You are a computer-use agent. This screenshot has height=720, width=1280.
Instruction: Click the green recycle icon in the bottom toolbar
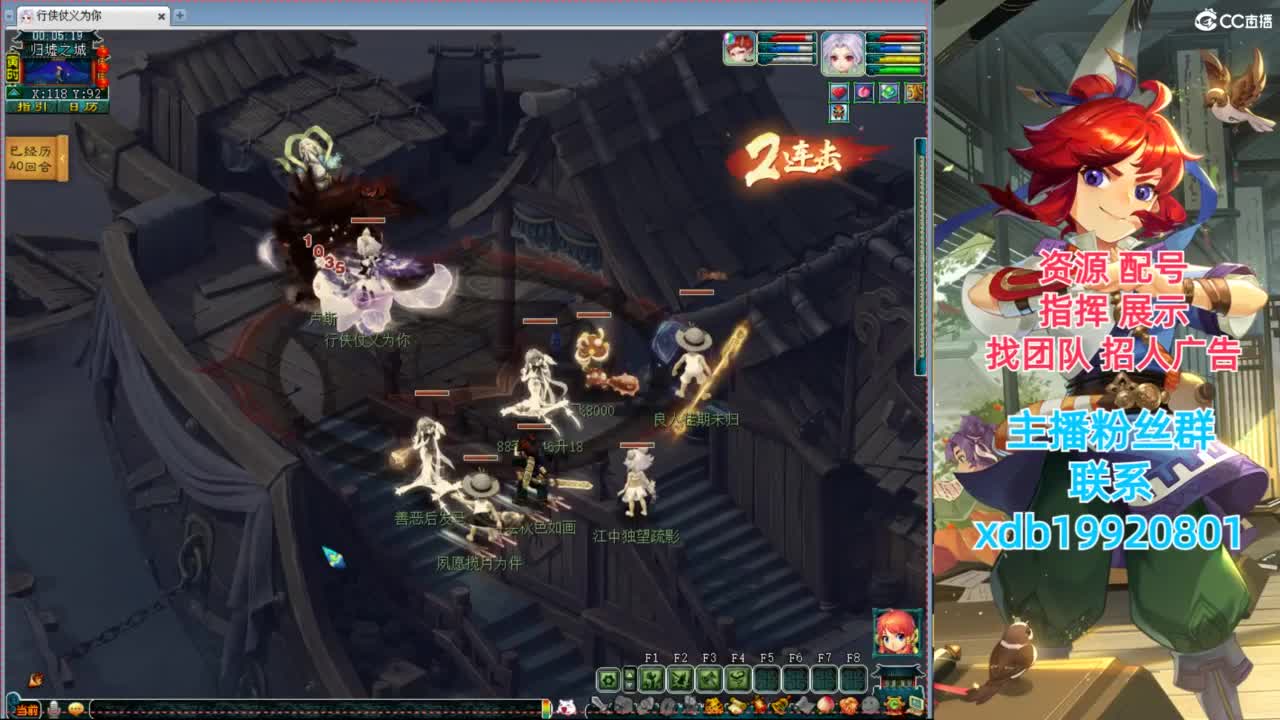(x=893, y=705)
